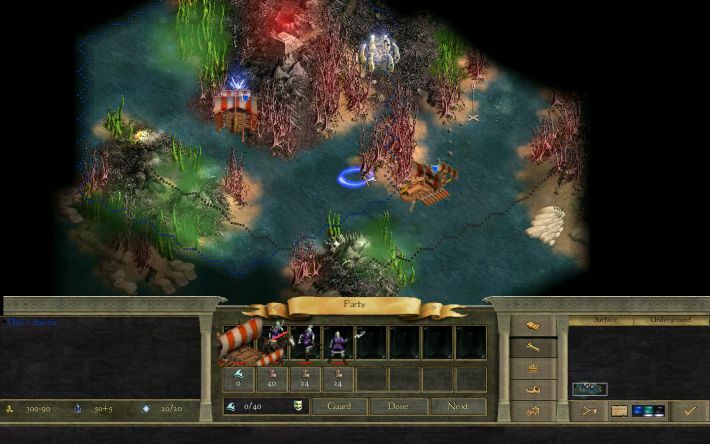Mark the party as Done
The width and height of the screenshot is (710, 444).
(x=398, y=407)
